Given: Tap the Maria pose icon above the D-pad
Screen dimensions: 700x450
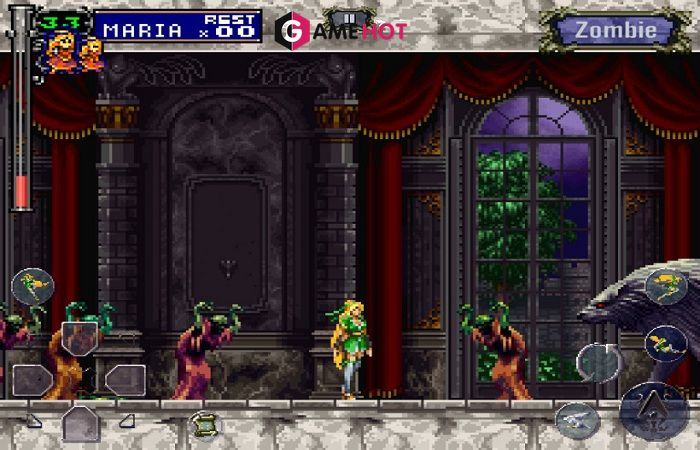Looking at the screenshot, I should tap(32, 286).
